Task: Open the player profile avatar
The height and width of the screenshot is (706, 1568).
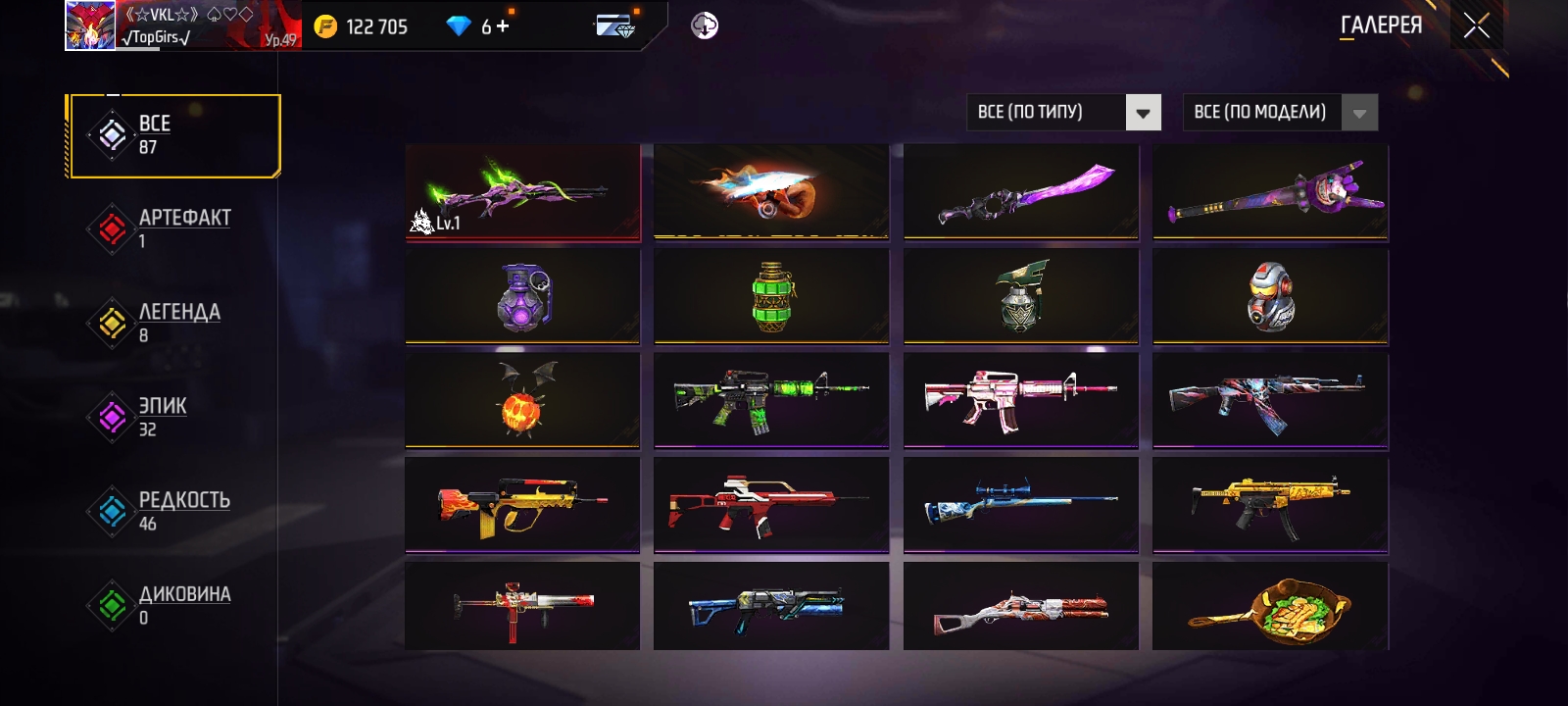Action: [89, 25]
